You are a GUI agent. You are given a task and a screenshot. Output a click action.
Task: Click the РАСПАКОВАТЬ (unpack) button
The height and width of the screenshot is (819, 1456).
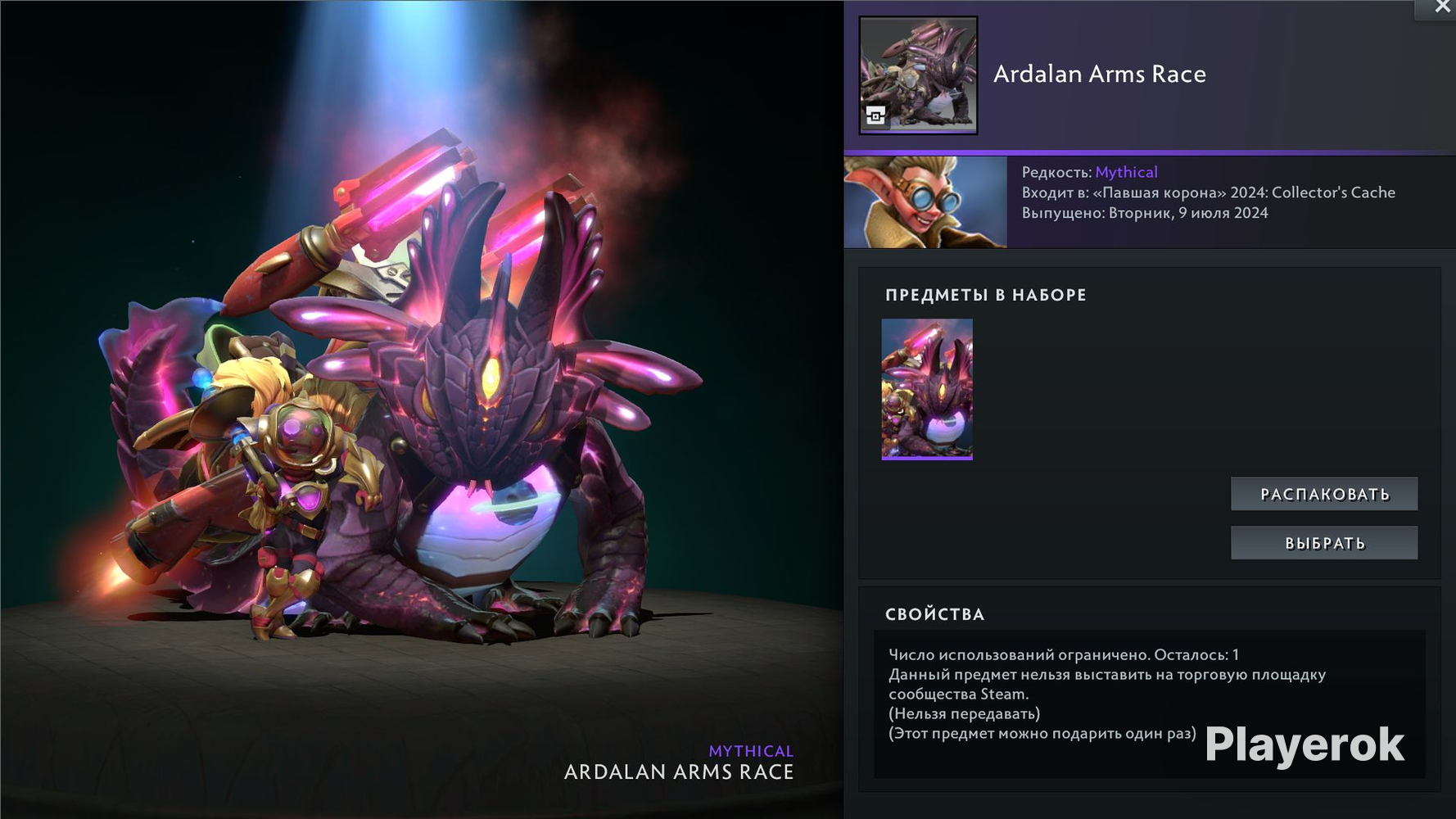[x=1324, y=494]
